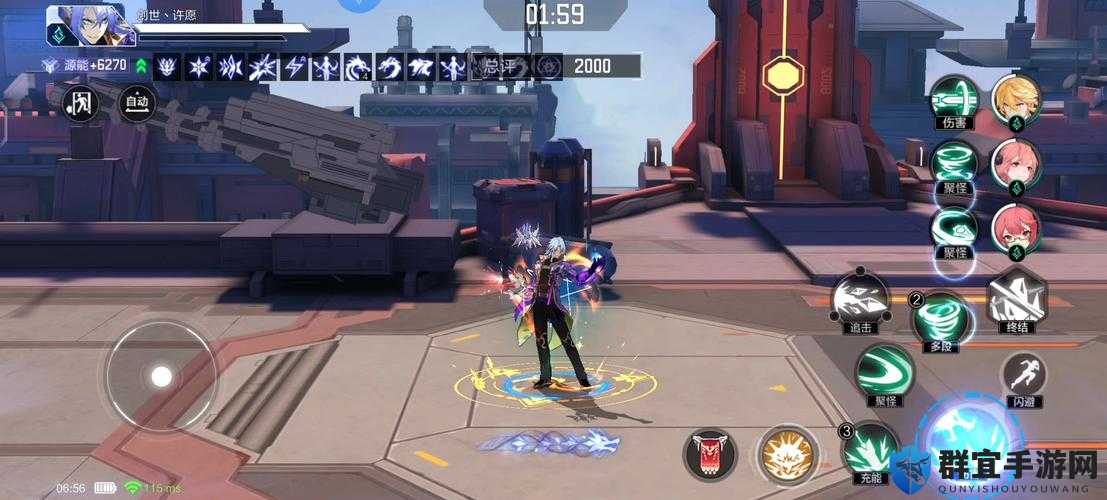The height and width of the screenshot is (500, 1107).
Task: Switch to the red-haired teammate with glasses
Action: (1016, 227)
